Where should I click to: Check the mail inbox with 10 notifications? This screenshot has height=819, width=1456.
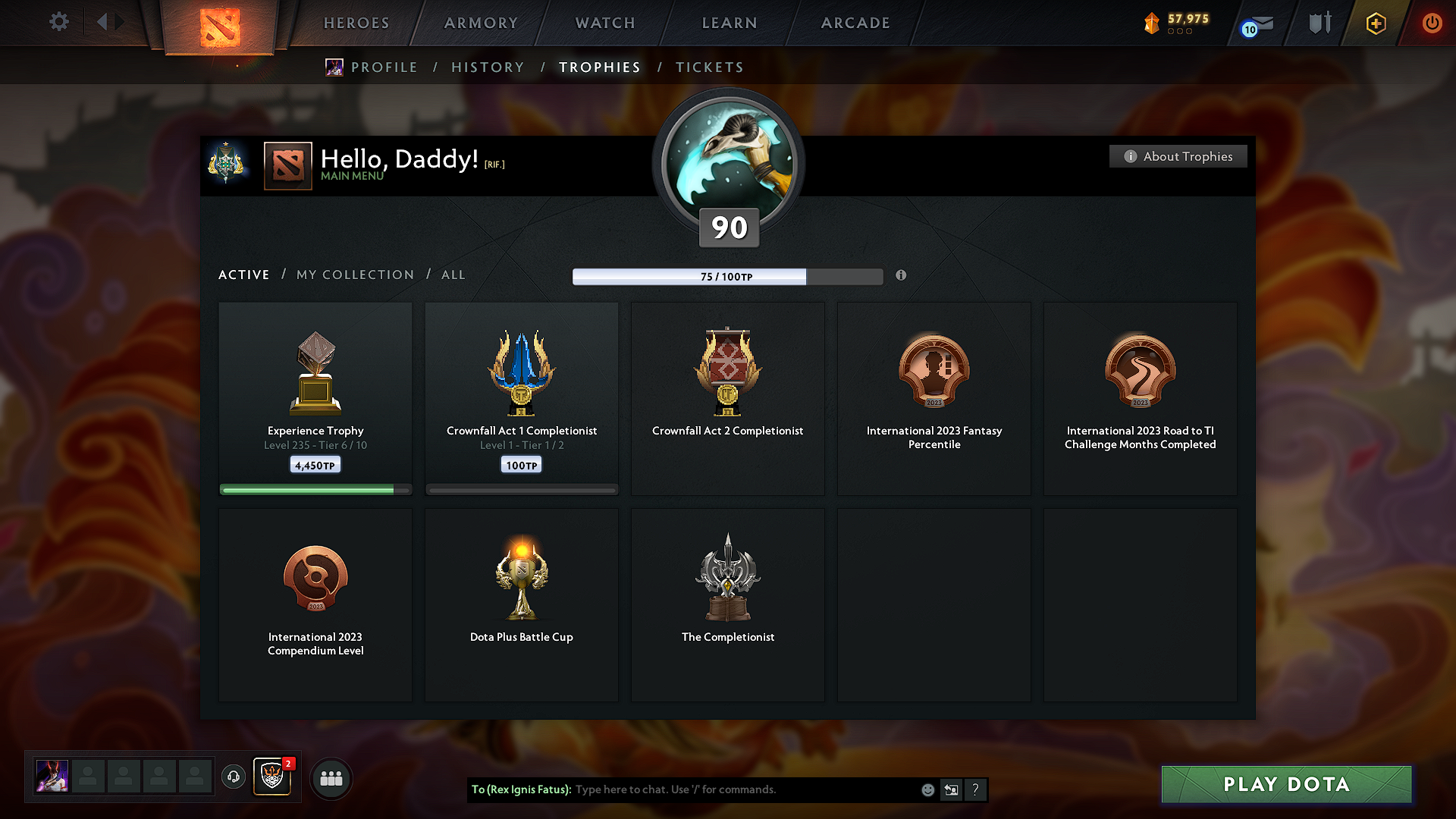coord(1255,24)
